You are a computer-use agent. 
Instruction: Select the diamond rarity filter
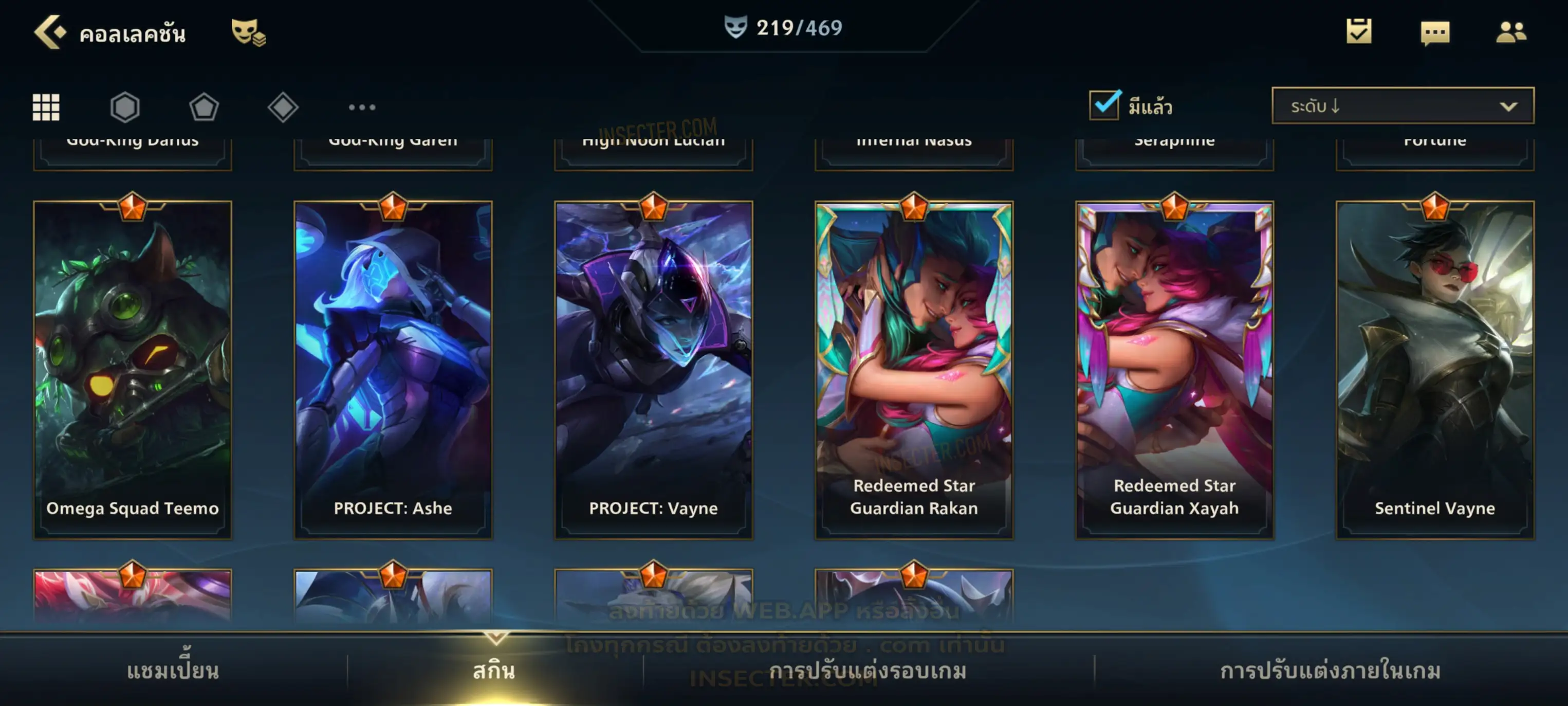click(283, 107)
